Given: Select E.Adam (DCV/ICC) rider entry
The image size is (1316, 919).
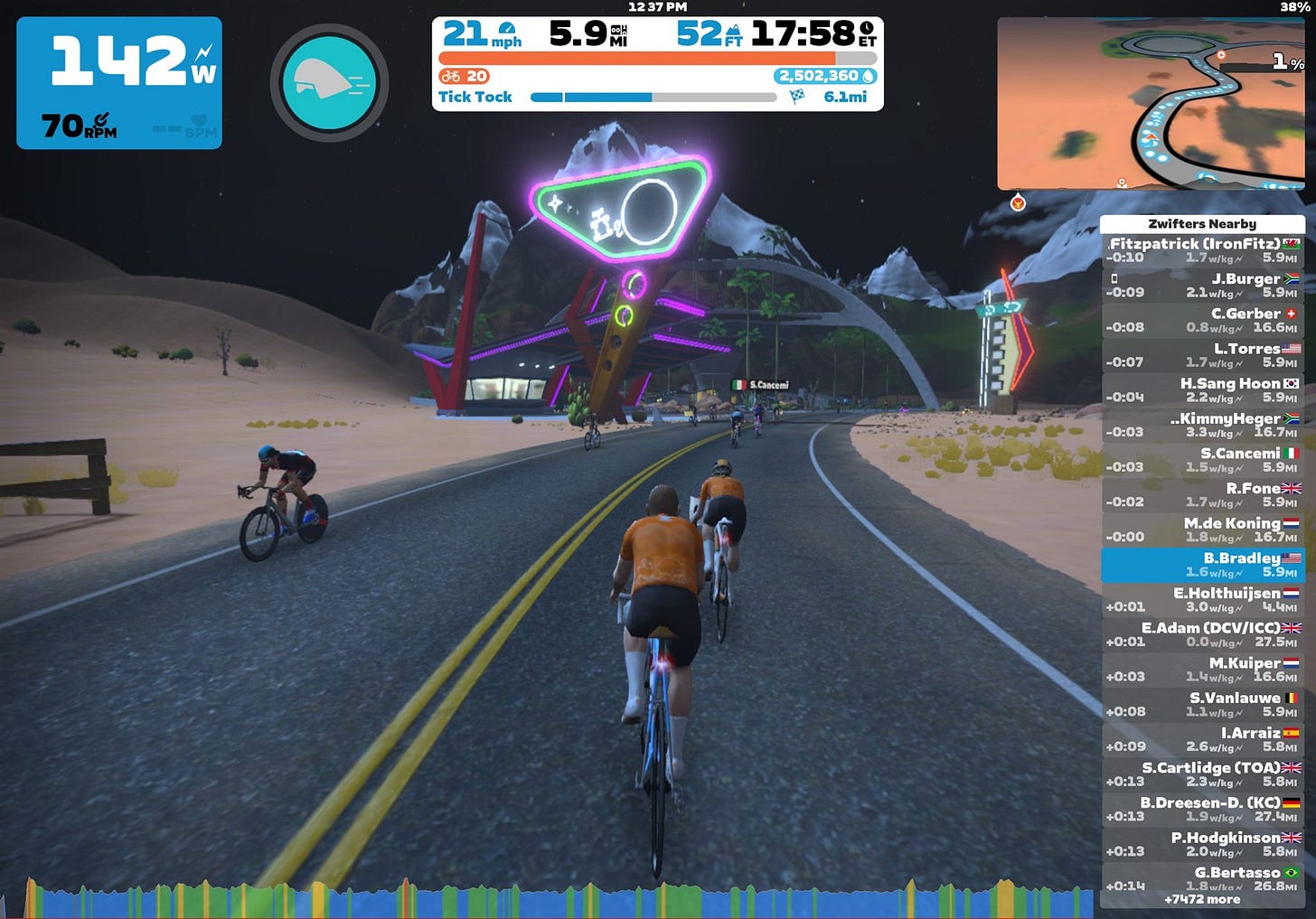Looking at the screenshot, I should (x=1202, y=634).
